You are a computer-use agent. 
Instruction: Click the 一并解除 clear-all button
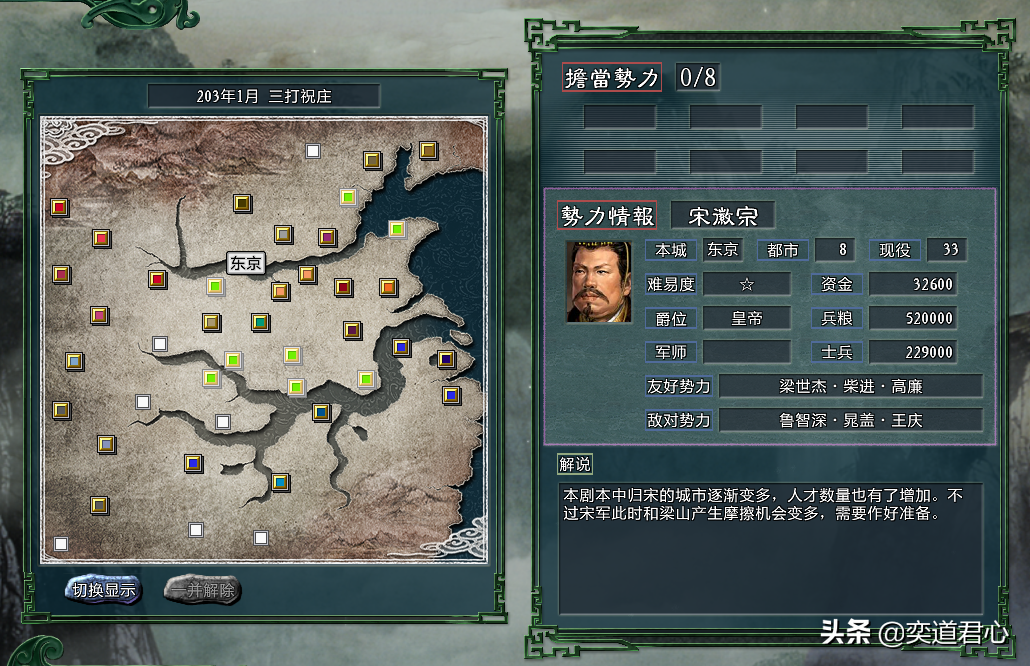202,590
